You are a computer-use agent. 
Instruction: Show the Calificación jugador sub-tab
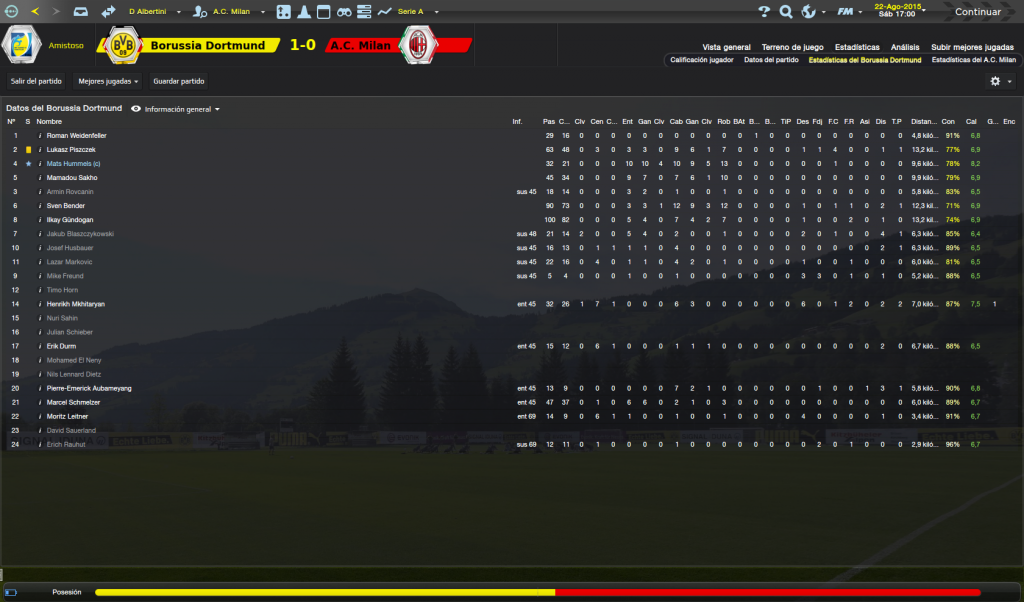[701, 60]
